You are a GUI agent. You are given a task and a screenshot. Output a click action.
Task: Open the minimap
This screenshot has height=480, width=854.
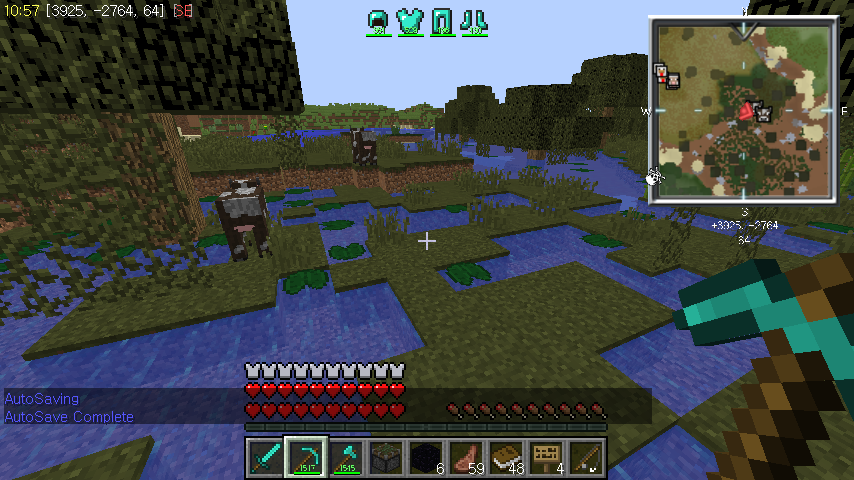point(741,109)
